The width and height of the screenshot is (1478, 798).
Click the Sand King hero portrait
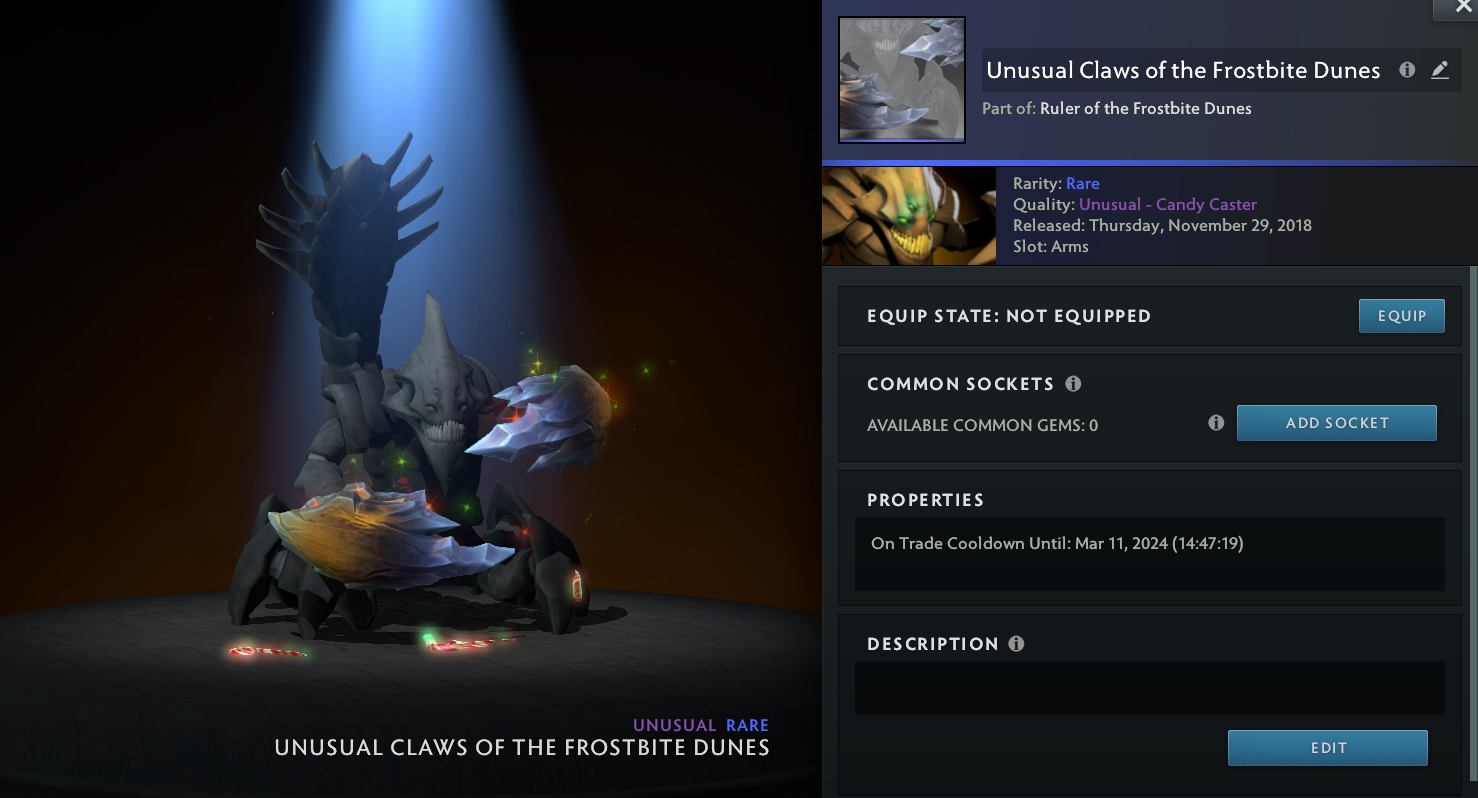[x=909, y=215]
